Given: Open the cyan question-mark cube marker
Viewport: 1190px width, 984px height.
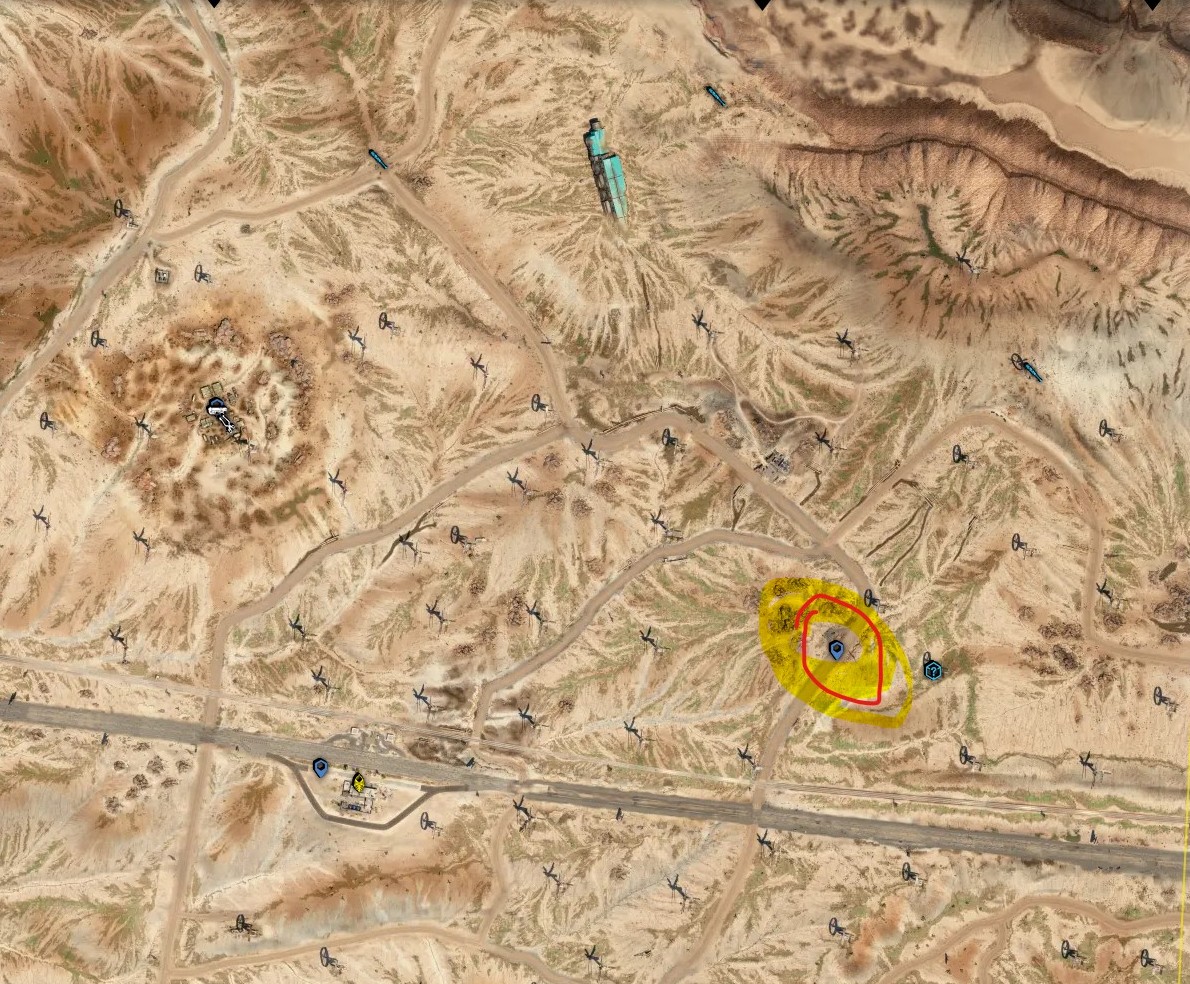Looking at the screenshot, I should coord(932,667).
